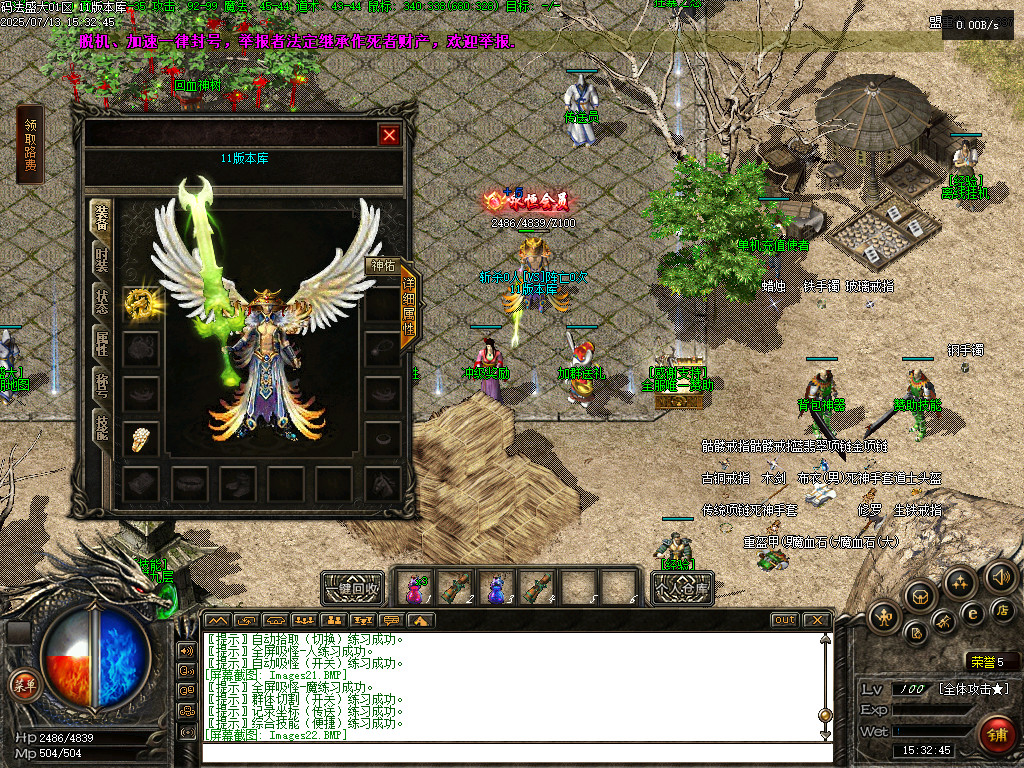Use the red potion in hotbar slot 1
Image resolution: width=1024 pixels, height=768 pixels.
click(418, 587)
